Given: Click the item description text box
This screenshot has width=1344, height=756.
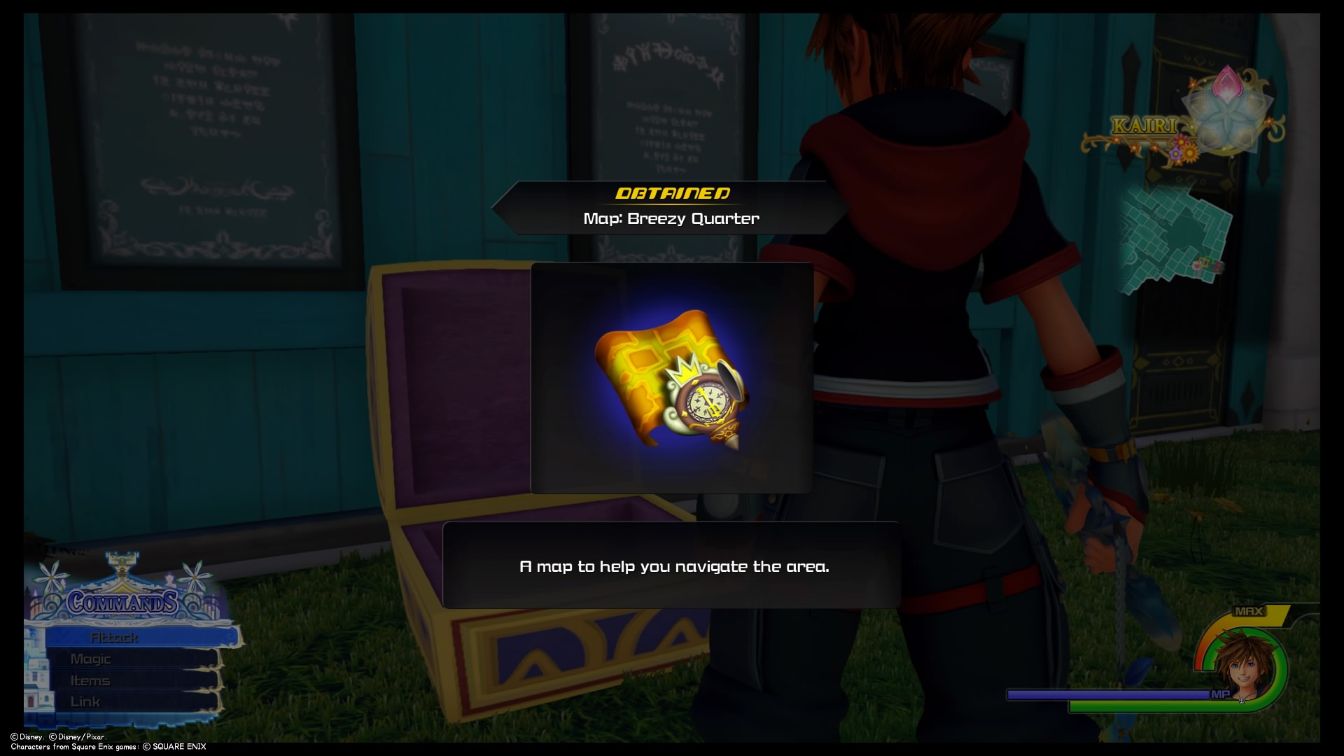Looking at the screenshot, I should click(670, 565).
